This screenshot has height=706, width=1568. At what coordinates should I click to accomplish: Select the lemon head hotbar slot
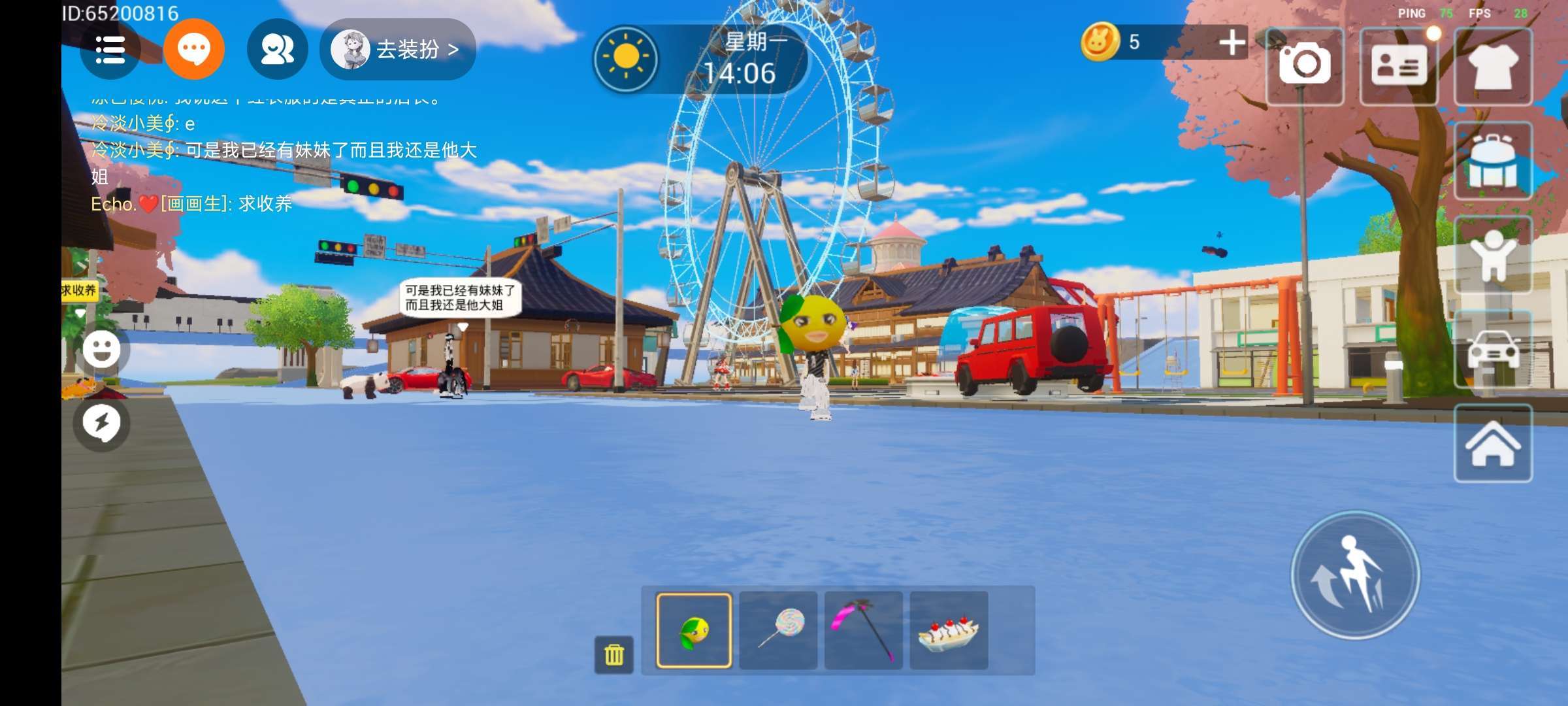[x=694, y=631]
